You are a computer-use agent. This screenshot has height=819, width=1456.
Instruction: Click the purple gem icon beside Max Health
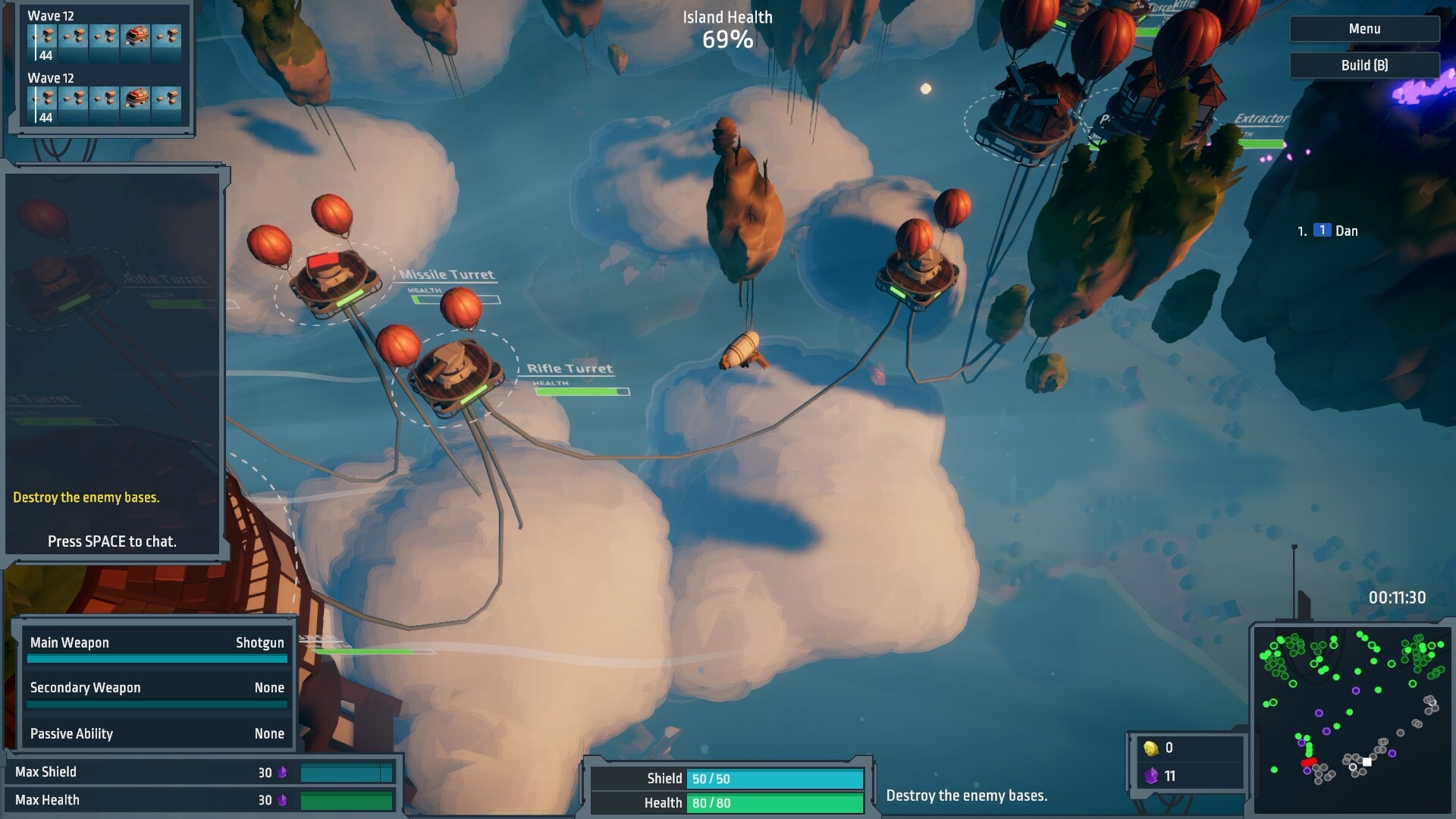click(281, 799)
